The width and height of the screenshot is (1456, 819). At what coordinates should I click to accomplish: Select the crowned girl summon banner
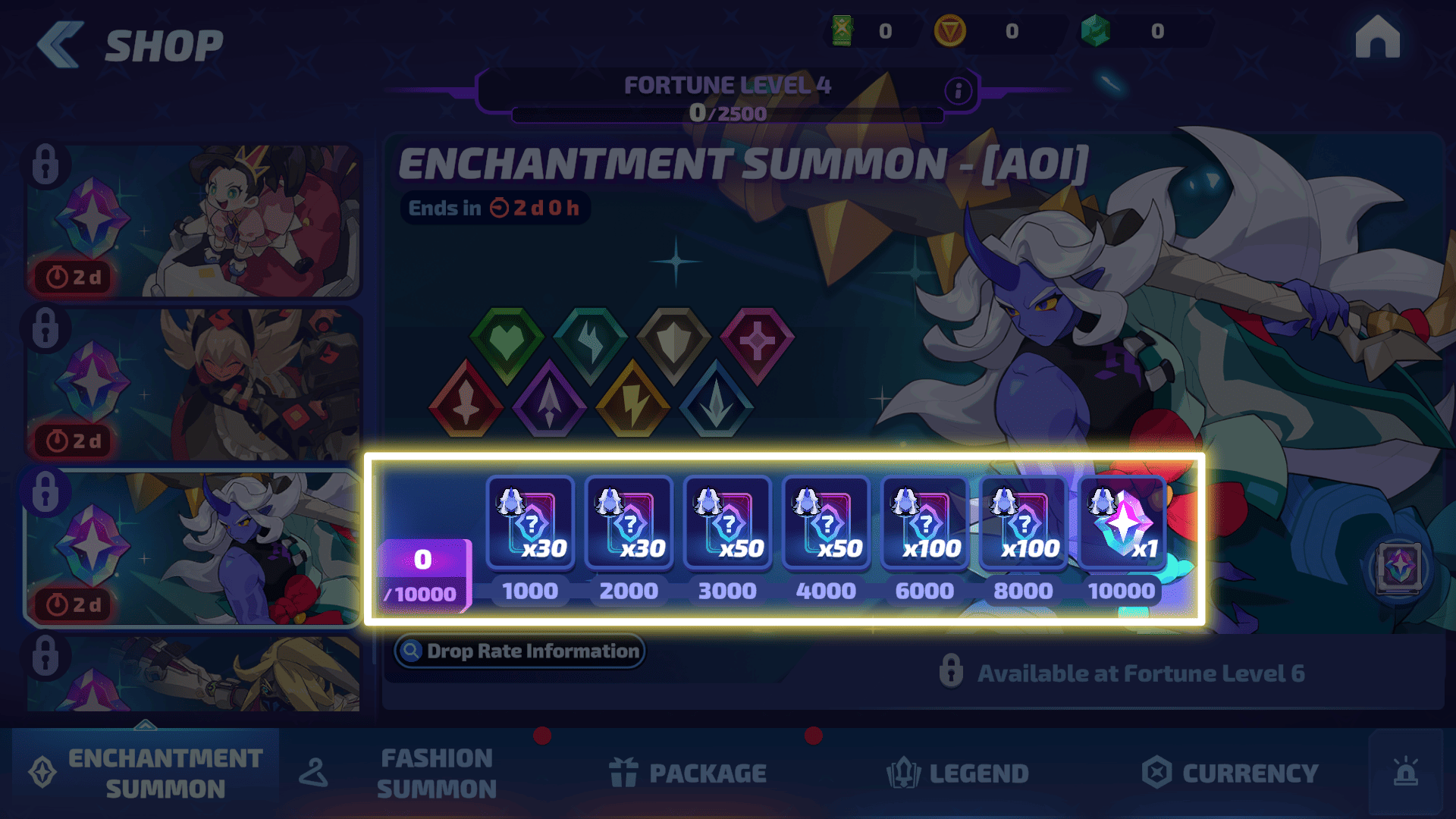pyautogui.click(x=193, y=221)
